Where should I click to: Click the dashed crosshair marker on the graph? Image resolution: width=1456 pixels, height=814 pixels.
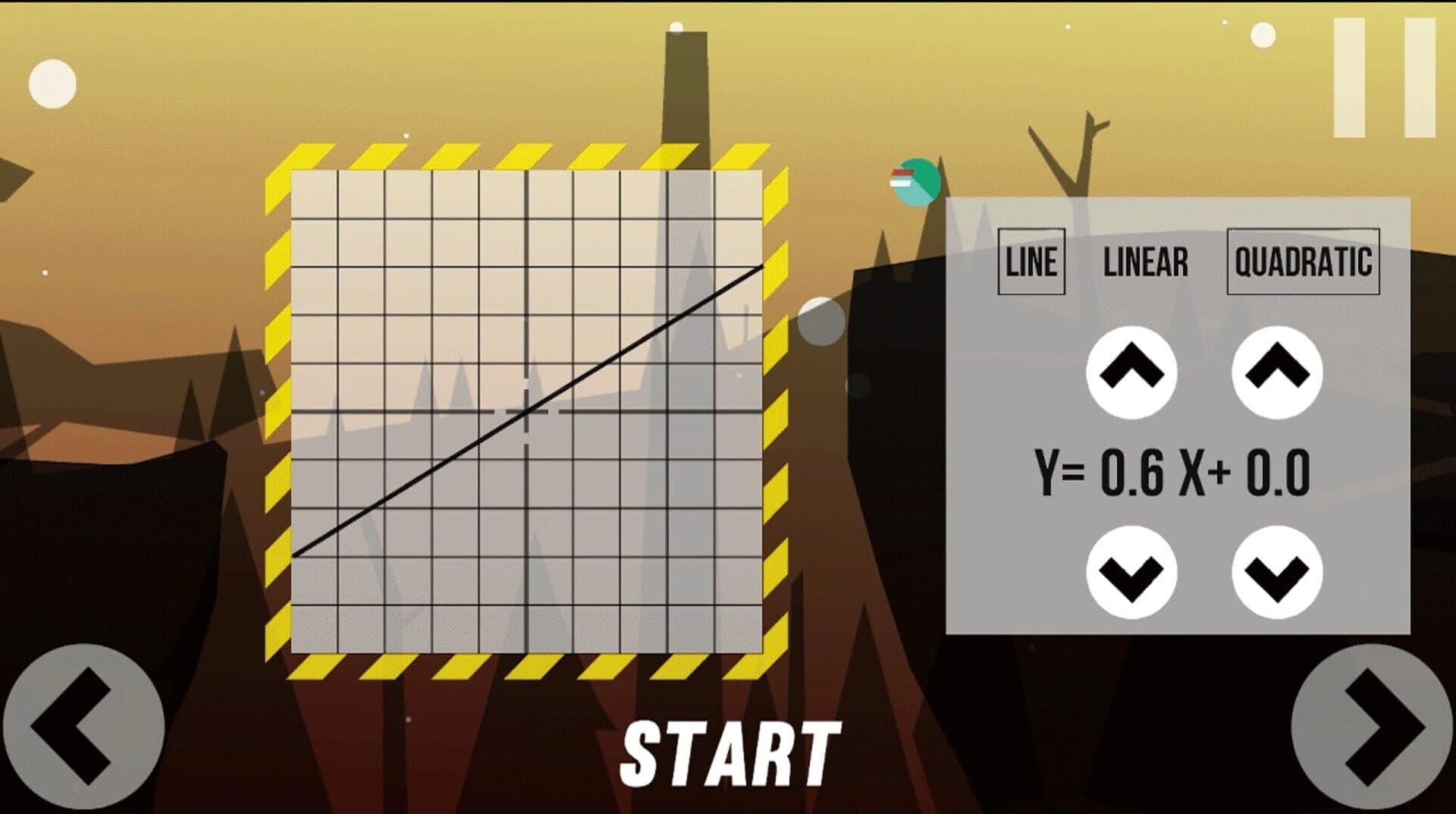[526, 412]
